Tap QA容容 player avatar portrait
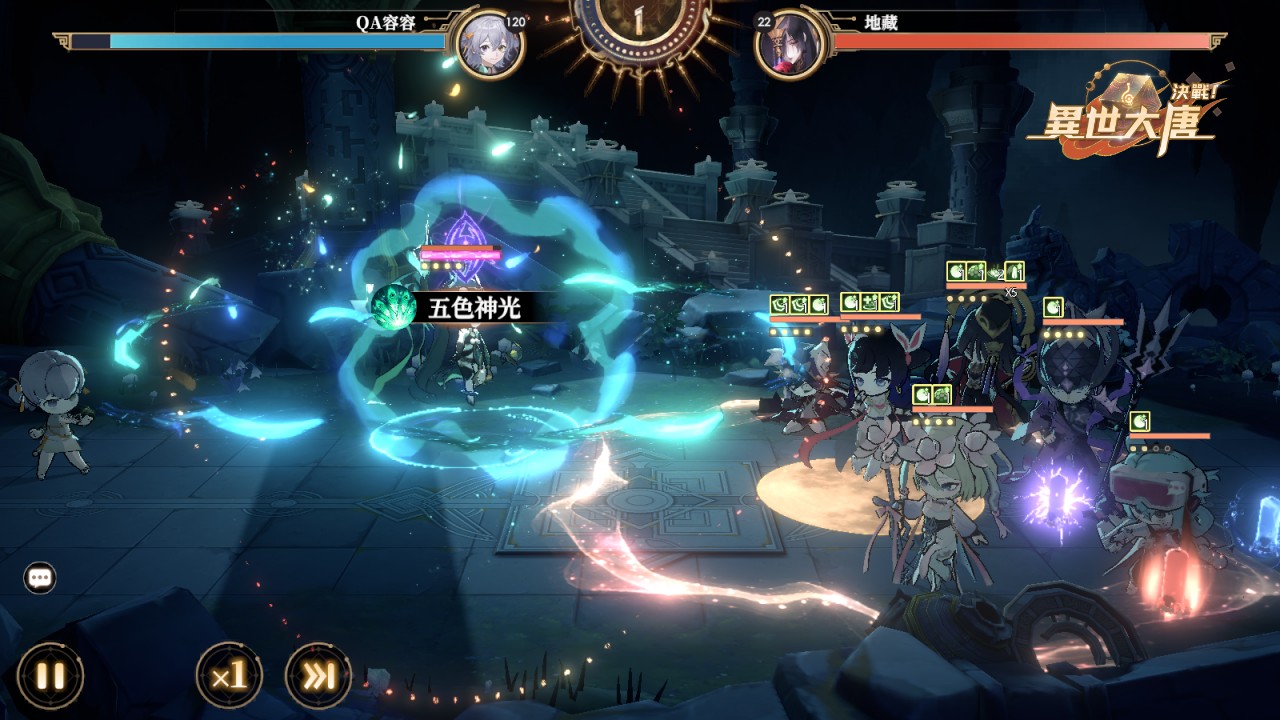Image resolution: width=1280 pixels, height=720 pixels. tap(489, 44)
